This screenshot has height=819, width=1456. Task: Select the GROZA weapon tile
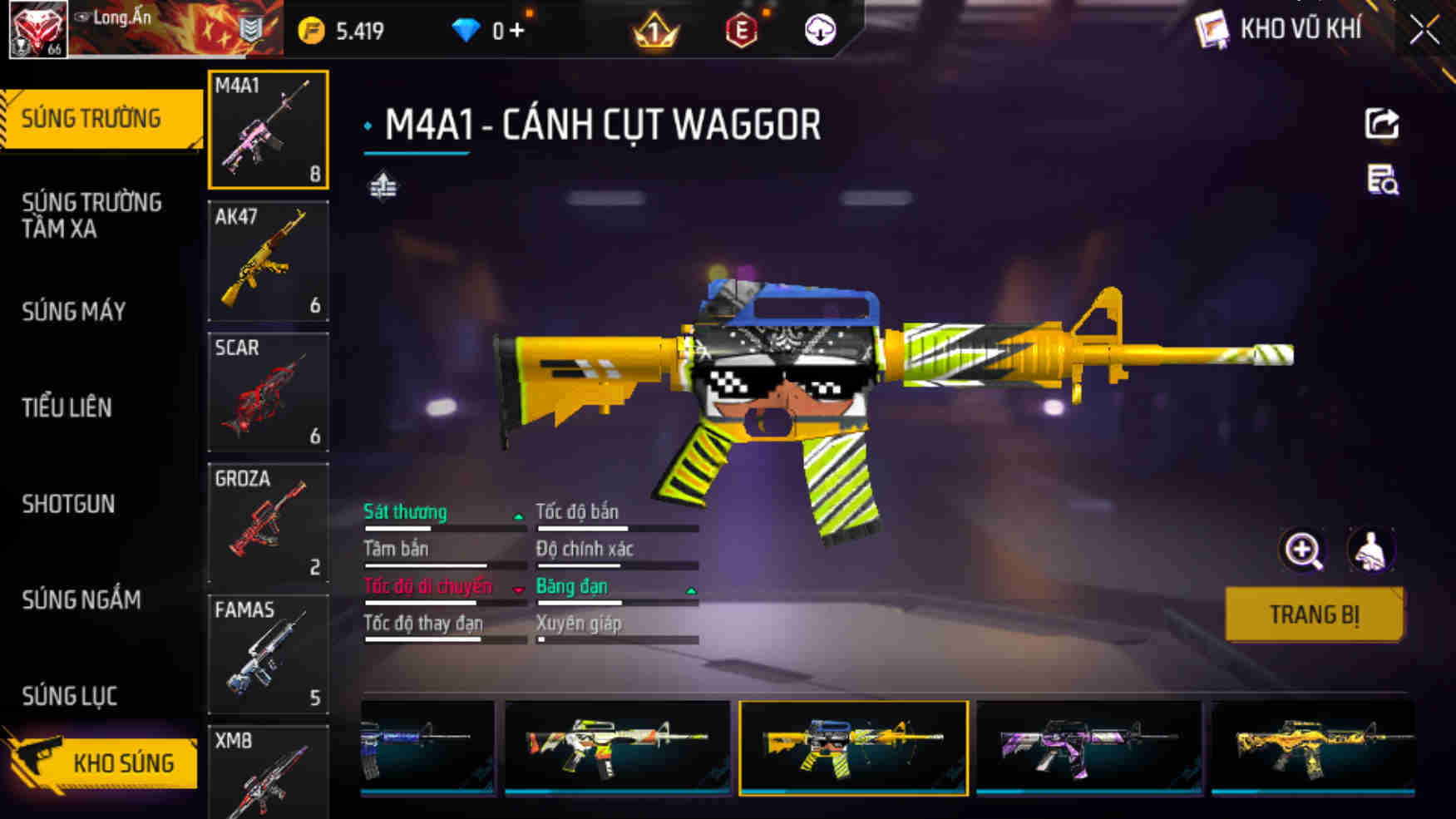pyautogui.click(x=268, y=523)
